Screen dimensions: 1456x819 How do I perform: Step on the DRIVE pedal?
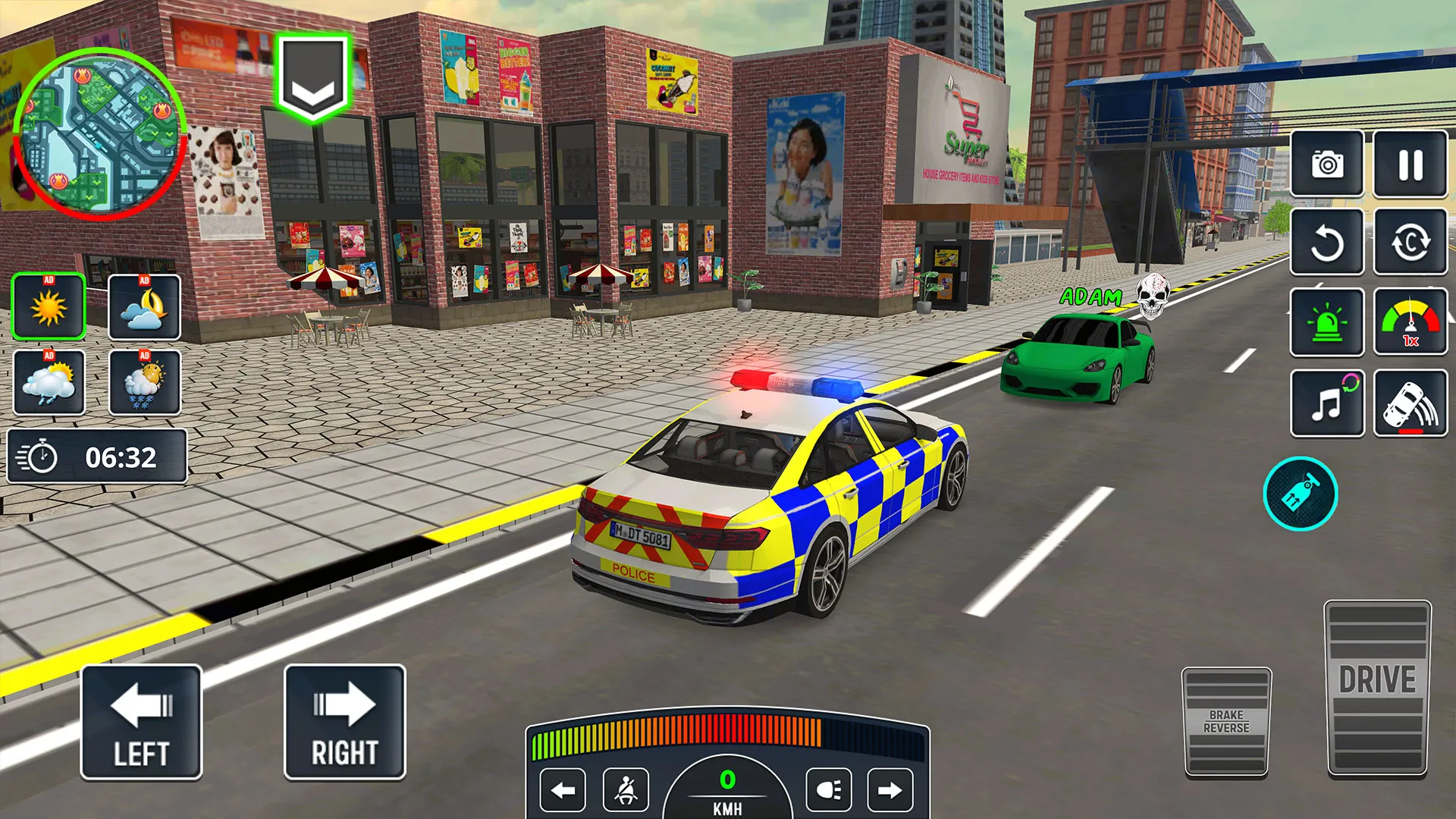click(1377, 688)
